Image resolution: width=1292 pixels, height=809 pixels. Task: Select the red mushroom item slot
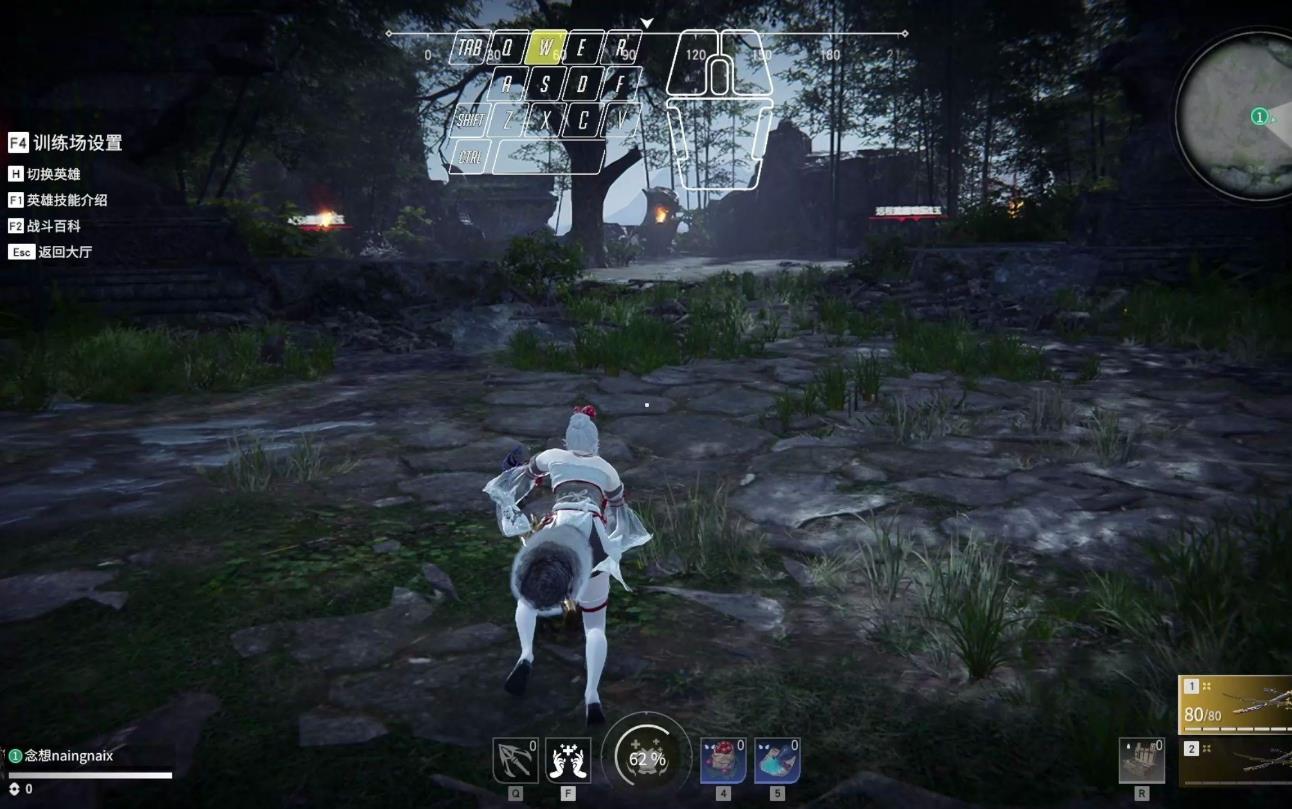pyautogui.click(x=723, y=761)
